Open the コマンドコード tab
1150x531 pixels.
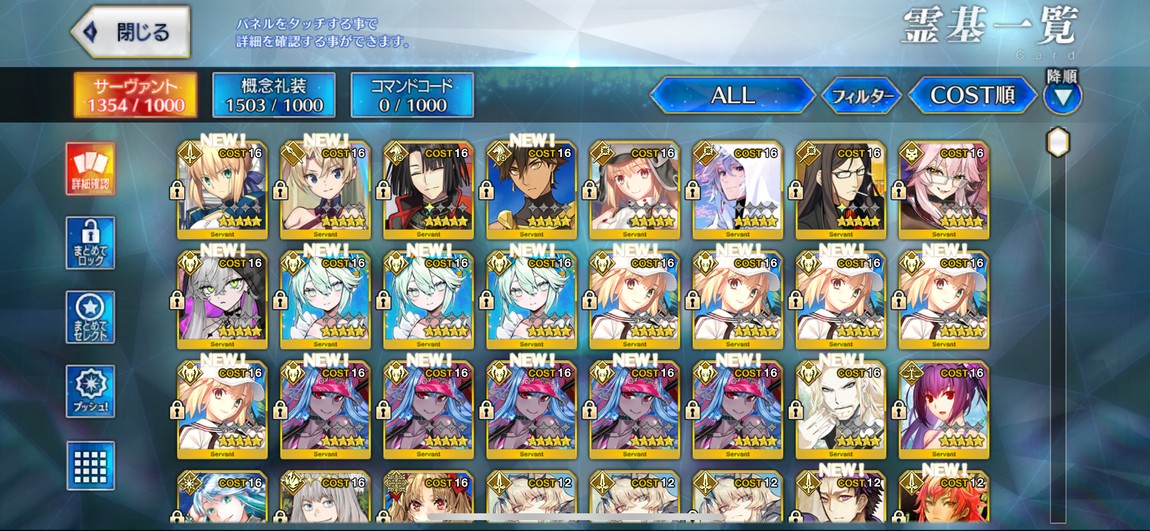pos(412,95)
